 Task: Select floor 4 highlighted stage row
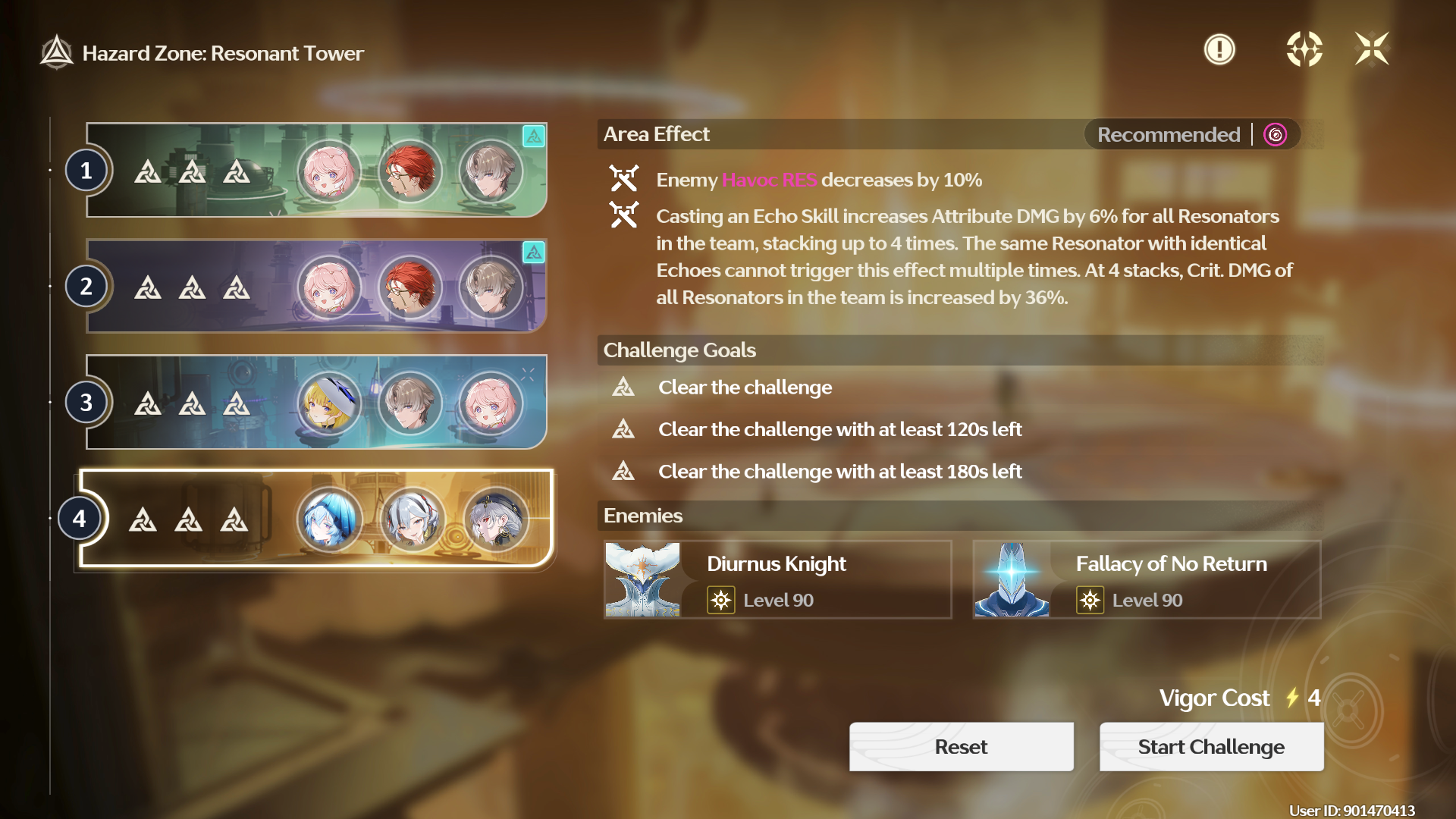[316, 519]
